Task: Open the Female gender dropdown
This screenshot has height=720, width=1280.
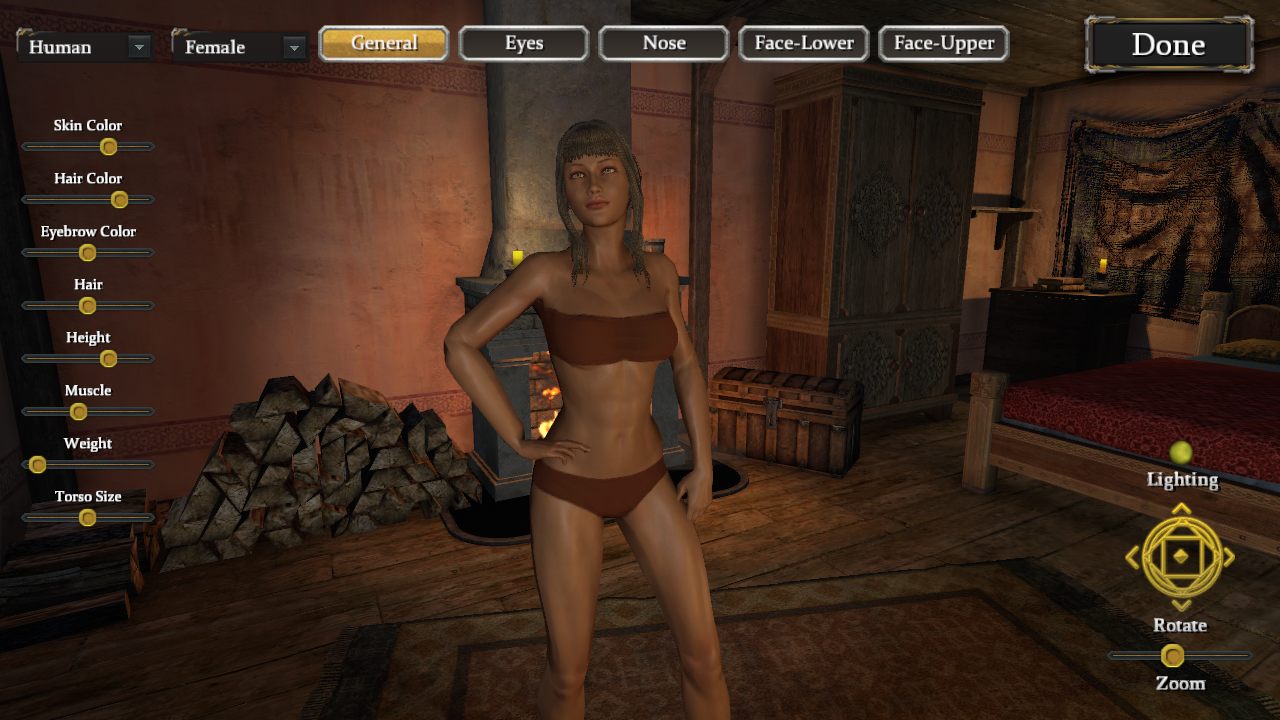Action: coord(293,47)
